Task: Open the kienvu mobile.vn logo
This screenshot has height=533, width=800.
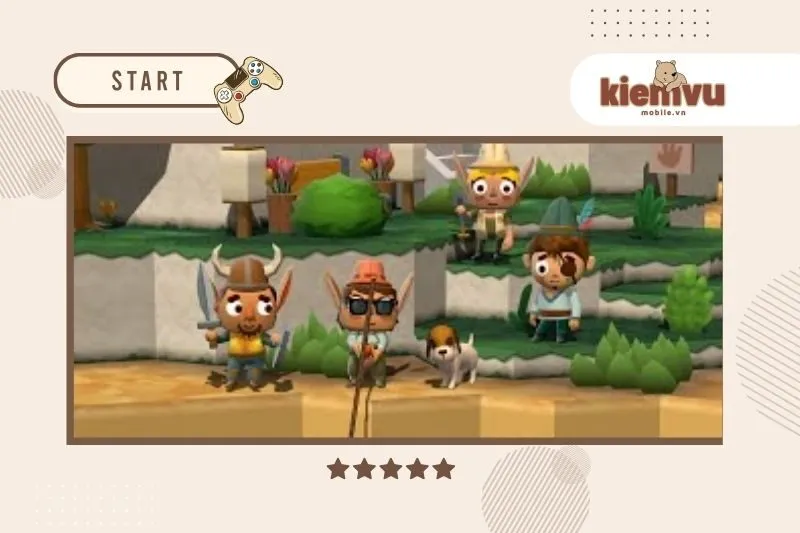Action: (662, 90)
